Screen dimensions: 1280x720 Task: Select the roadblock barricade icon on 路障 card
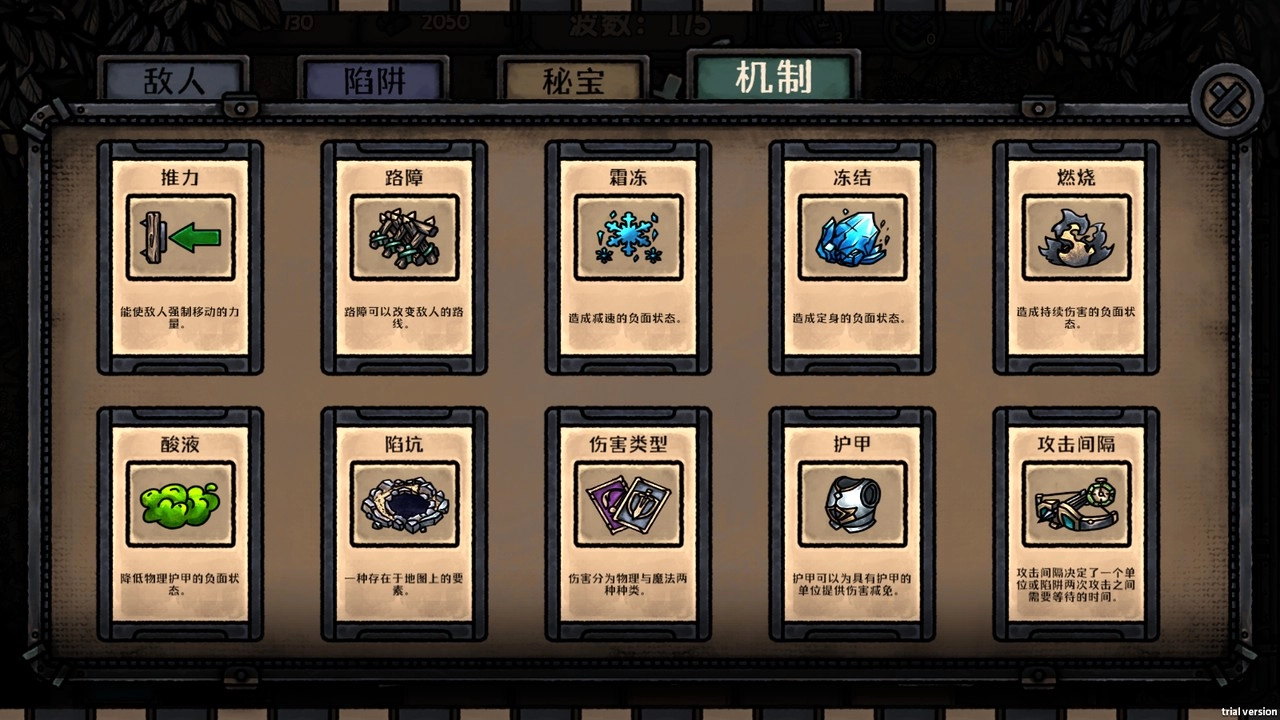point(403,238)
